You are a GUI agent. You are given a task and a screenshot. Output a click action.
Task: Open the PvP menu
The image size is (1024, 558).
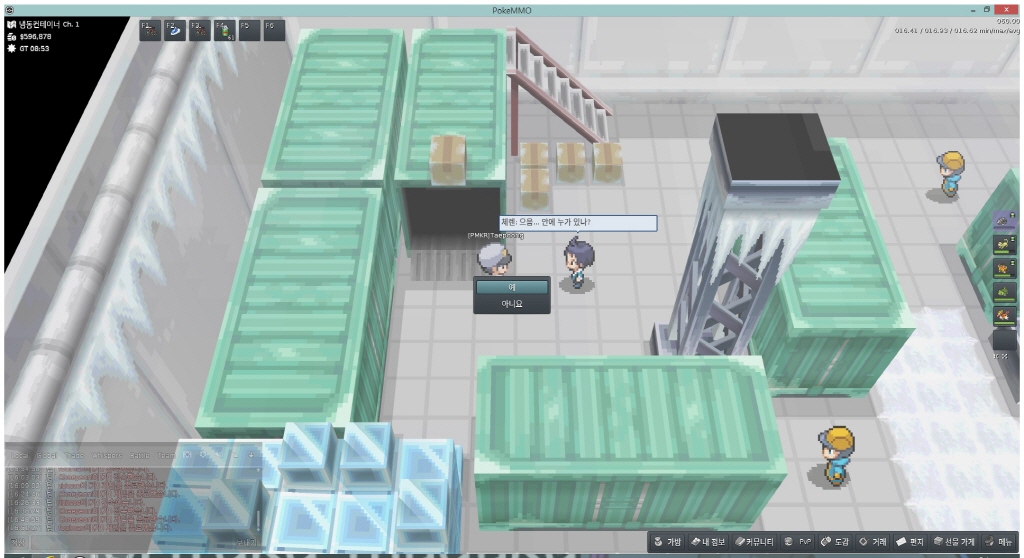click(798, 542)
